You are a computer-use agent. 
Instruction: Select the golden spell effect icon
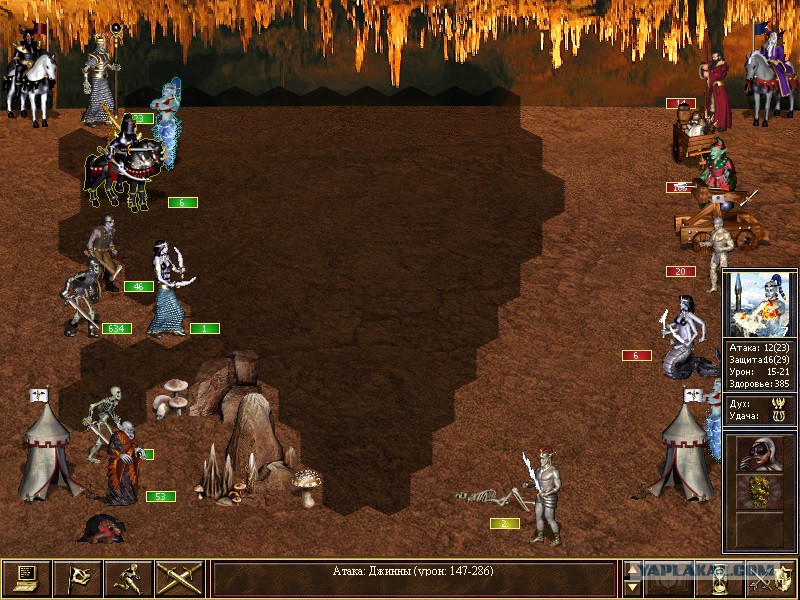point(759,491)
